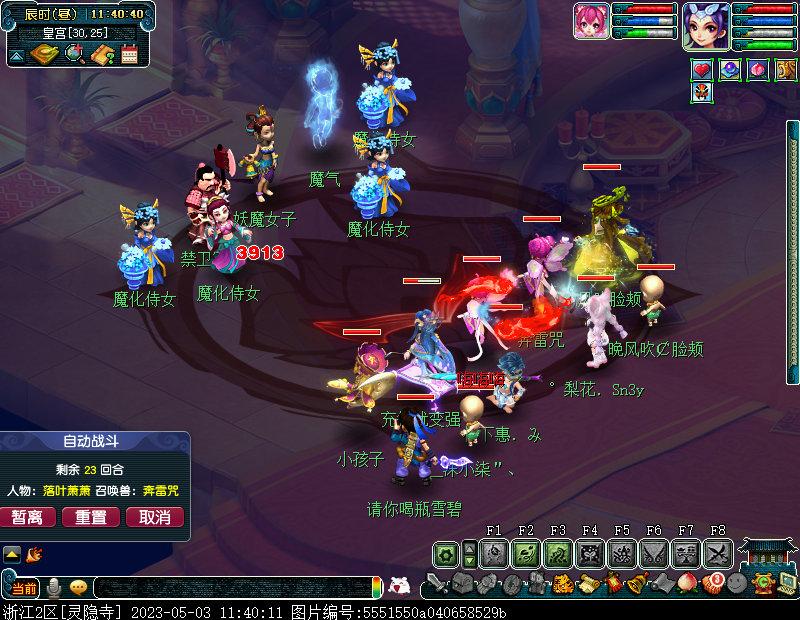Viewport: 800px width, 620px height.
Task: Select the purple orb buff icon
Action: tap(730, 70)
